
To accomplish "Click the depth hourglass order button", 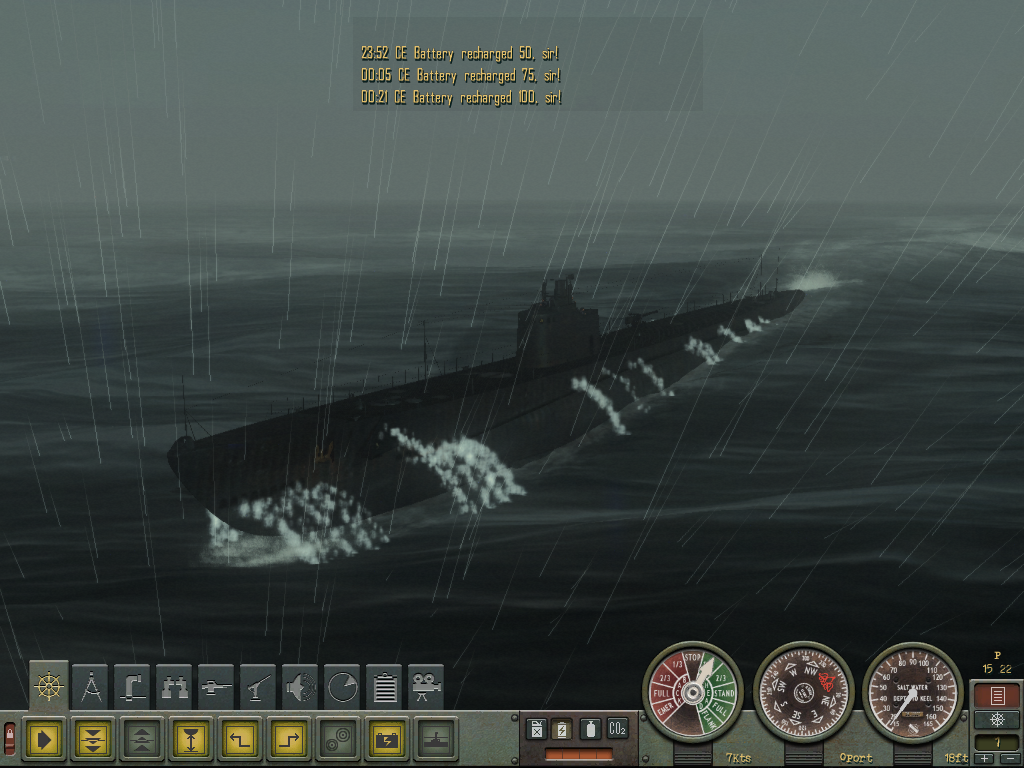I will point(191,739).
